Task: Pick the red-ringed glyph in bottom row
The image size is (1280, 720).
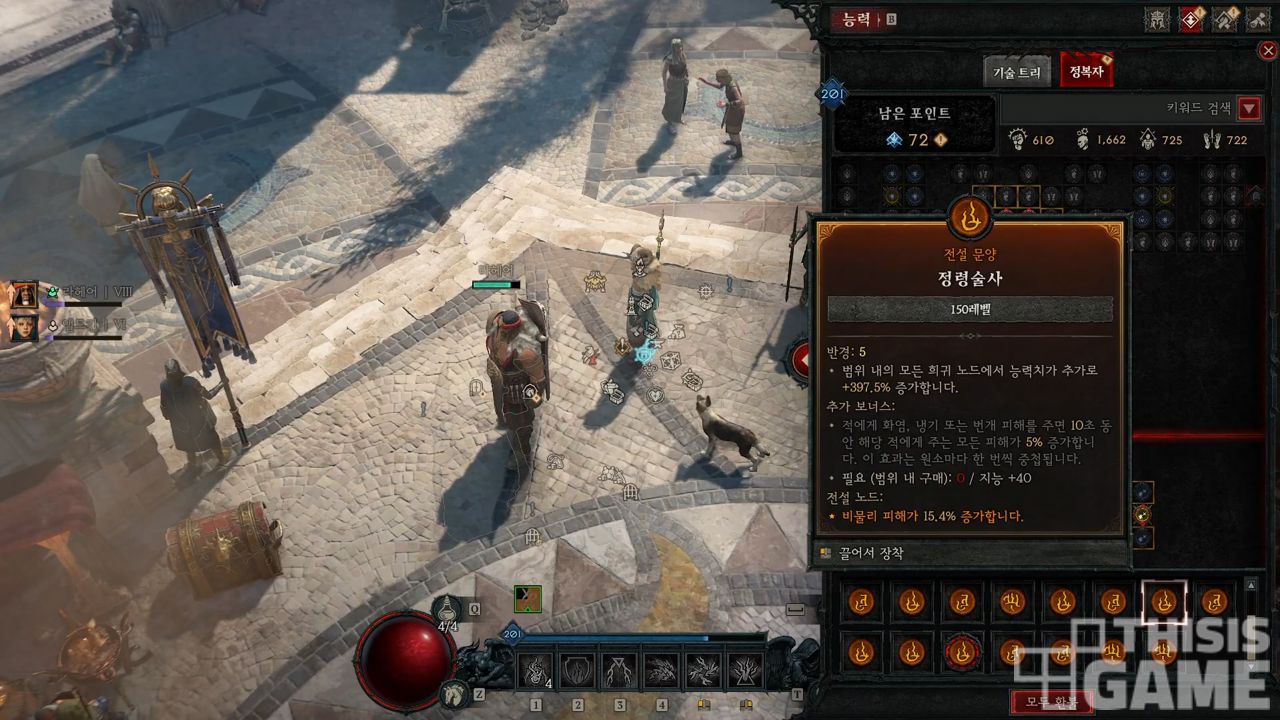Action: click(x=962, y=653)
